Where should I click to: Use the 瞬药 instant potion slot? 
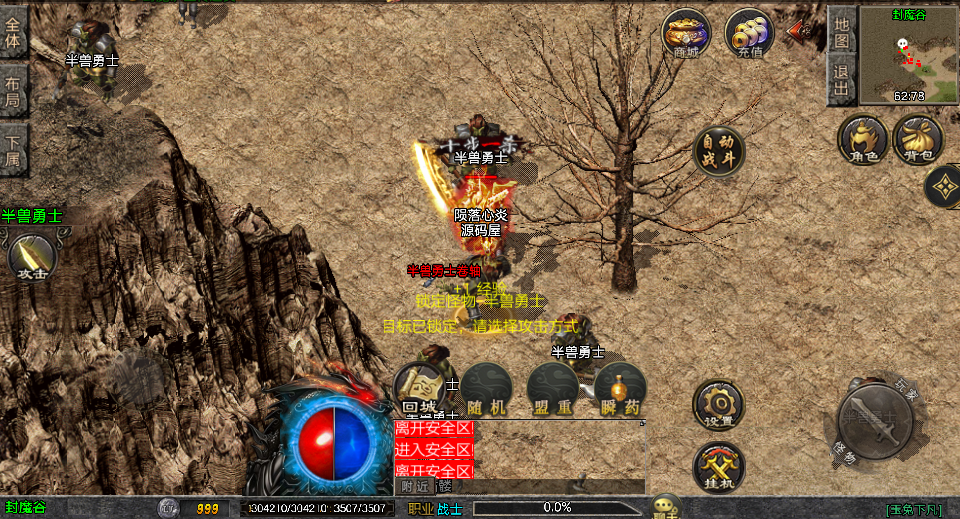pyautogui.click(x=619, y=388)
